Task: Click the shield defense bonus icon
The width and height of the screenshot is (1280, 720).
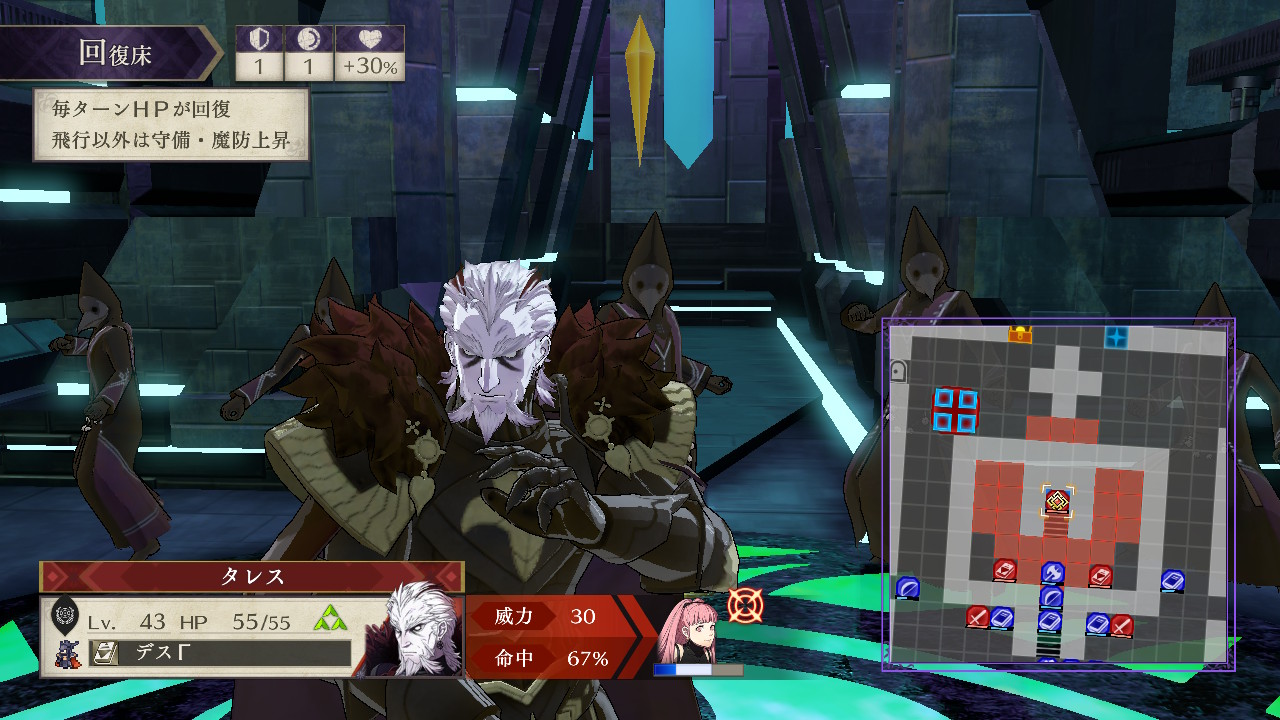Action: [259, 39]
